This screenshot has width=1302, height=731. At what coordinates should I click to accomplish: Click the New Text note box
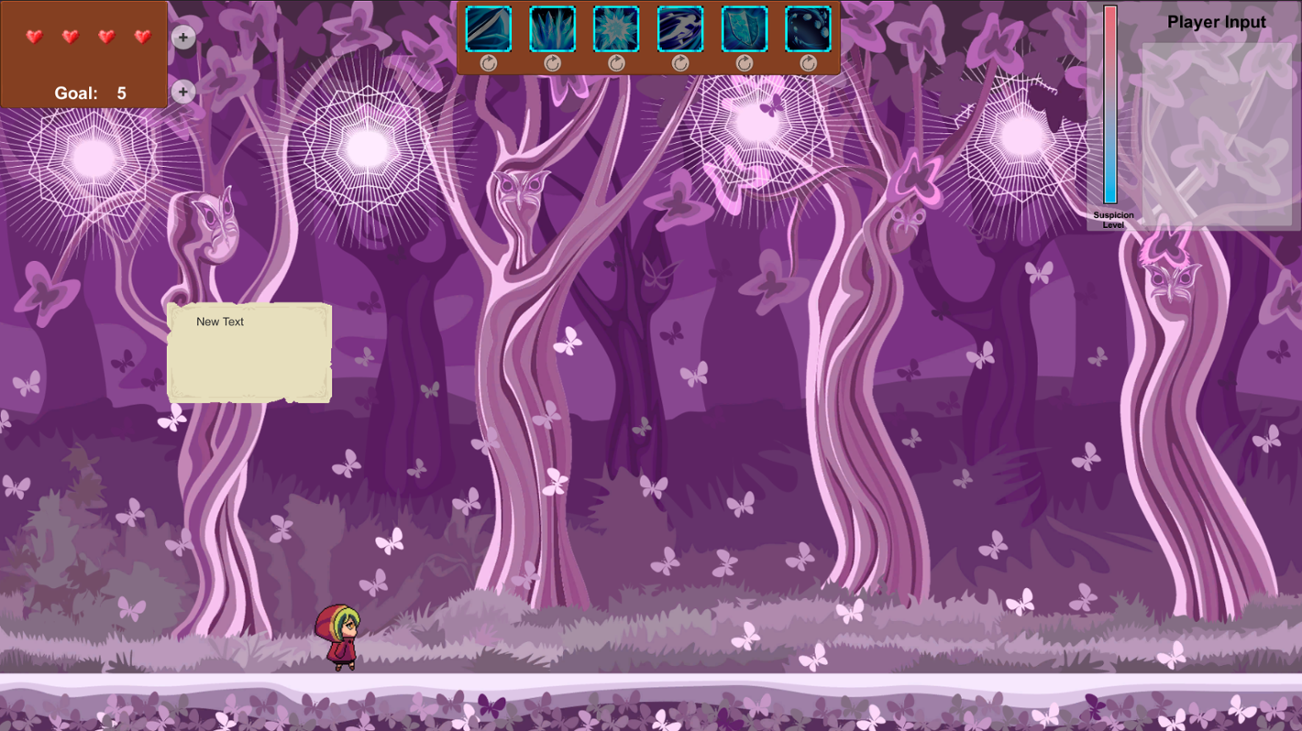point(248,352)
